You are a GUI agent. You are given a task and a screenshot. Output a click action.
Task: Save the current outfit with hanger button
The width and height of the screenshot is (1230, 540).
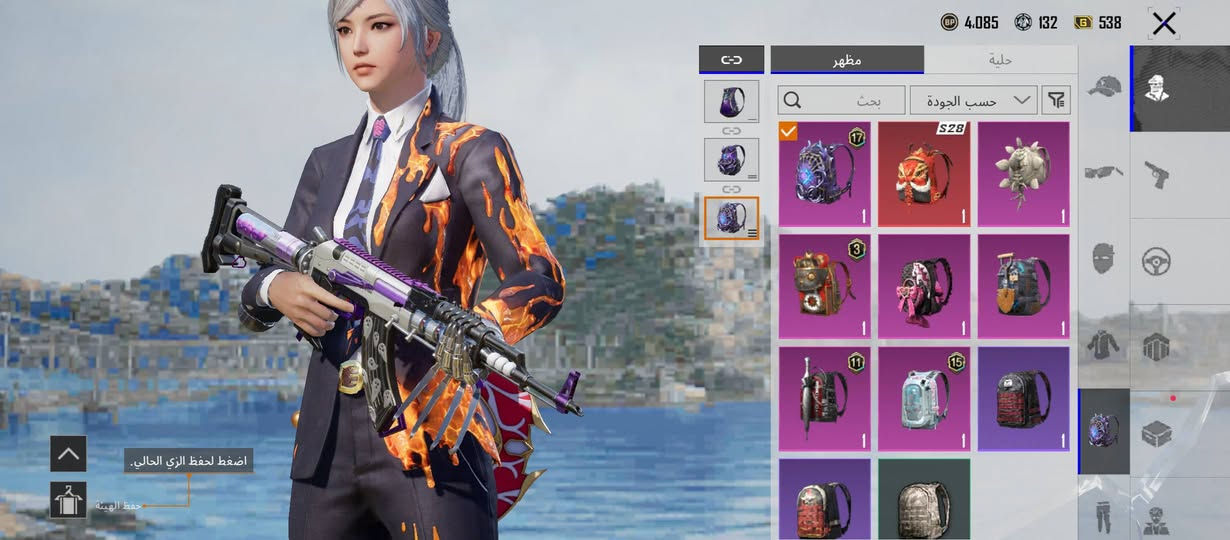(68, 500)
